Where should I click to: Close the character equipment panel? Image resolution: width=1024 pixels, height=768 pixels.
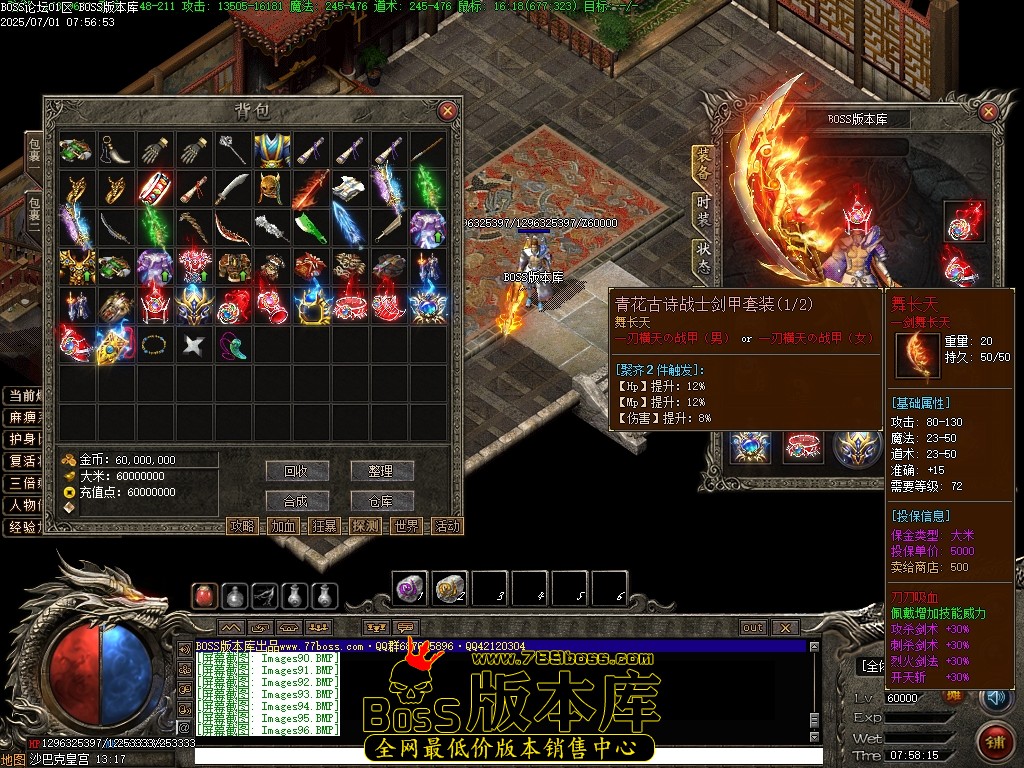pos(989,110)
